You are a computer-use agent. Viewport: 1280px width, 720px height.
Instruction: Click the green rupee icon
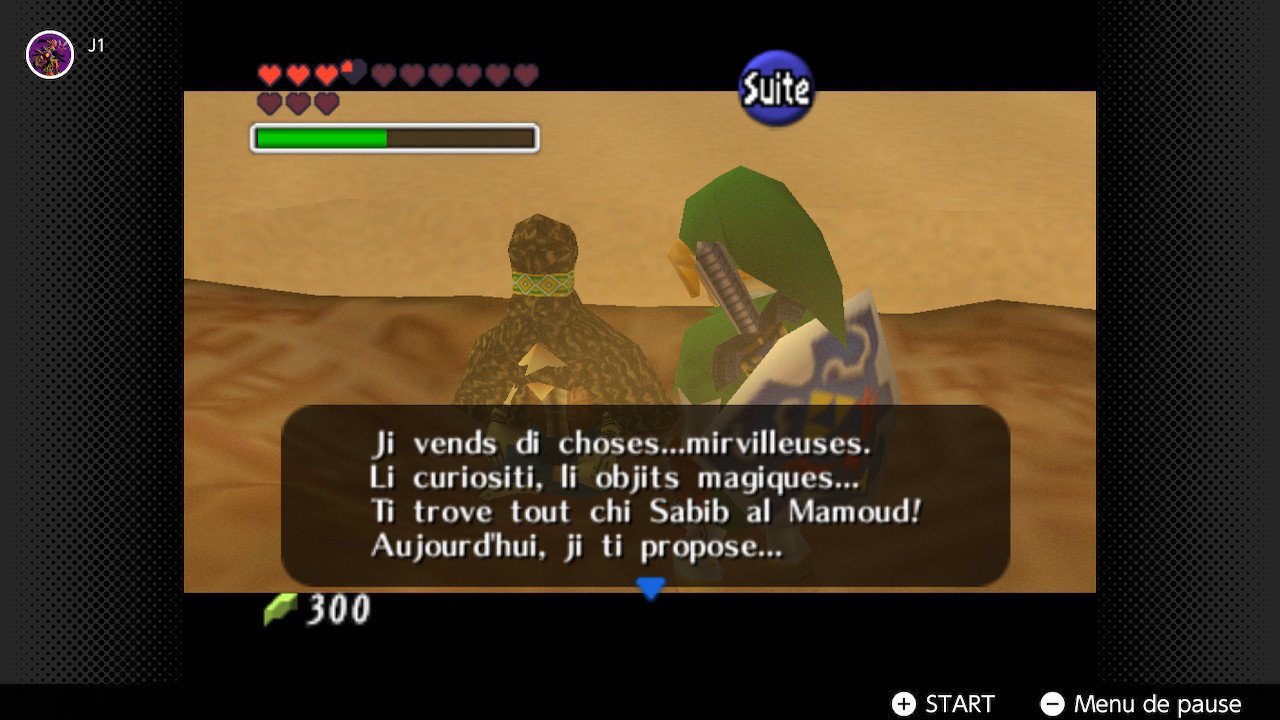click(280, 608)
